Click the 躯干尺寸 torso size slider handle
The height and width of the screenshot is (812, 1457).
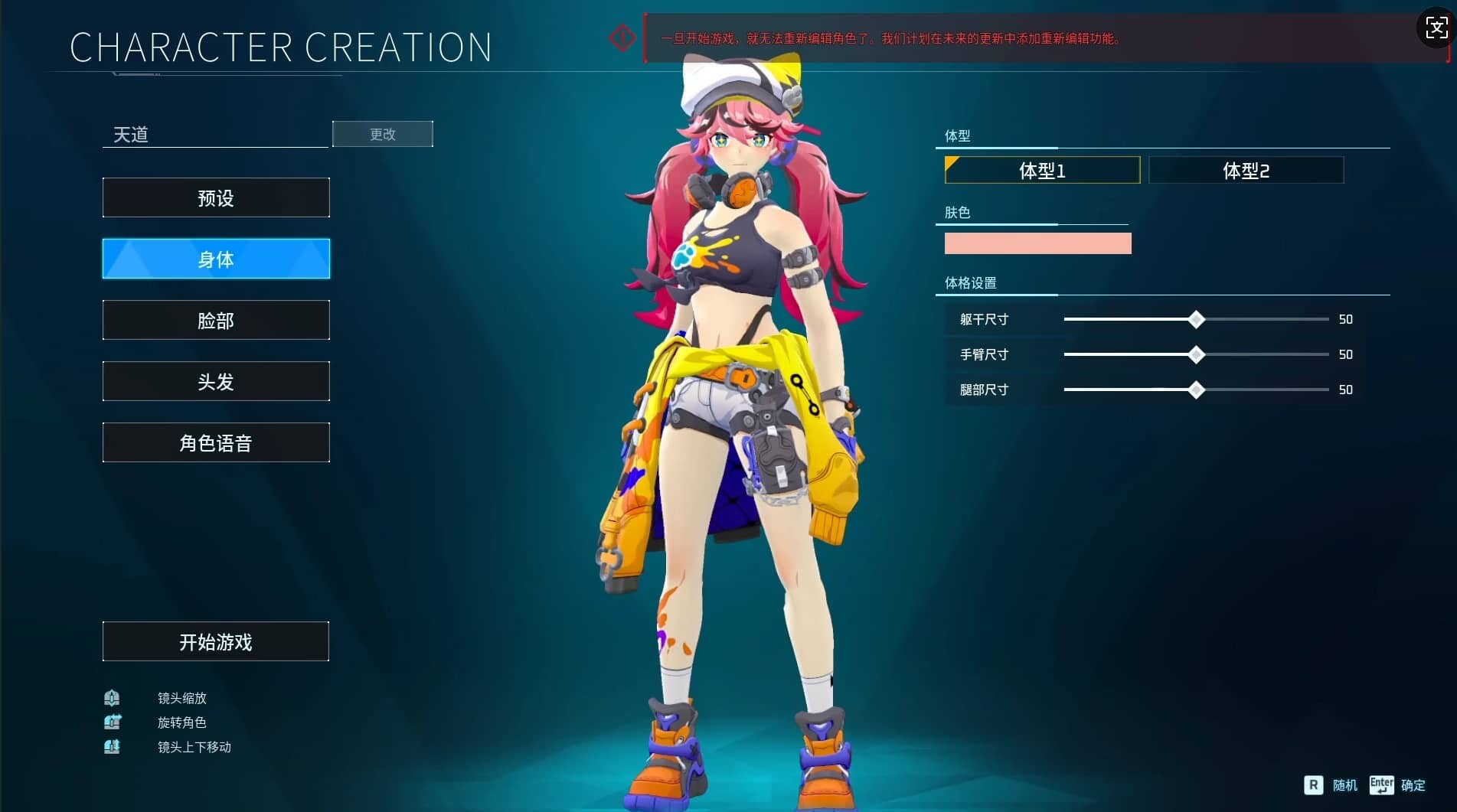click(1196, 320)
